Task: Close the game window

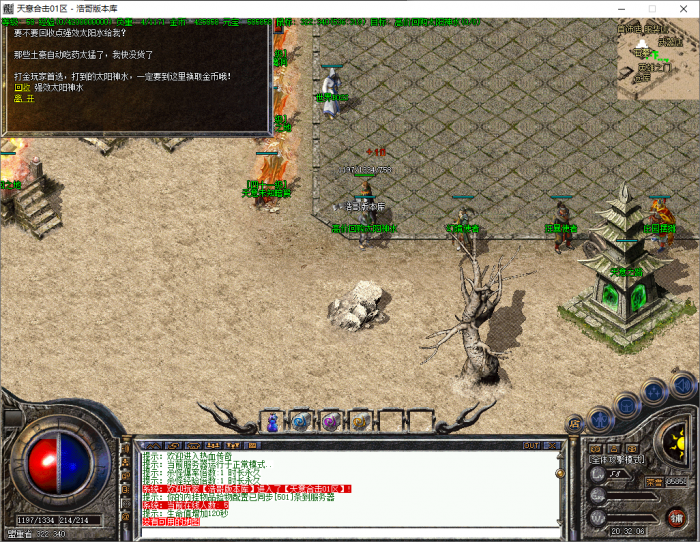Action: click(x=685, y=8)
